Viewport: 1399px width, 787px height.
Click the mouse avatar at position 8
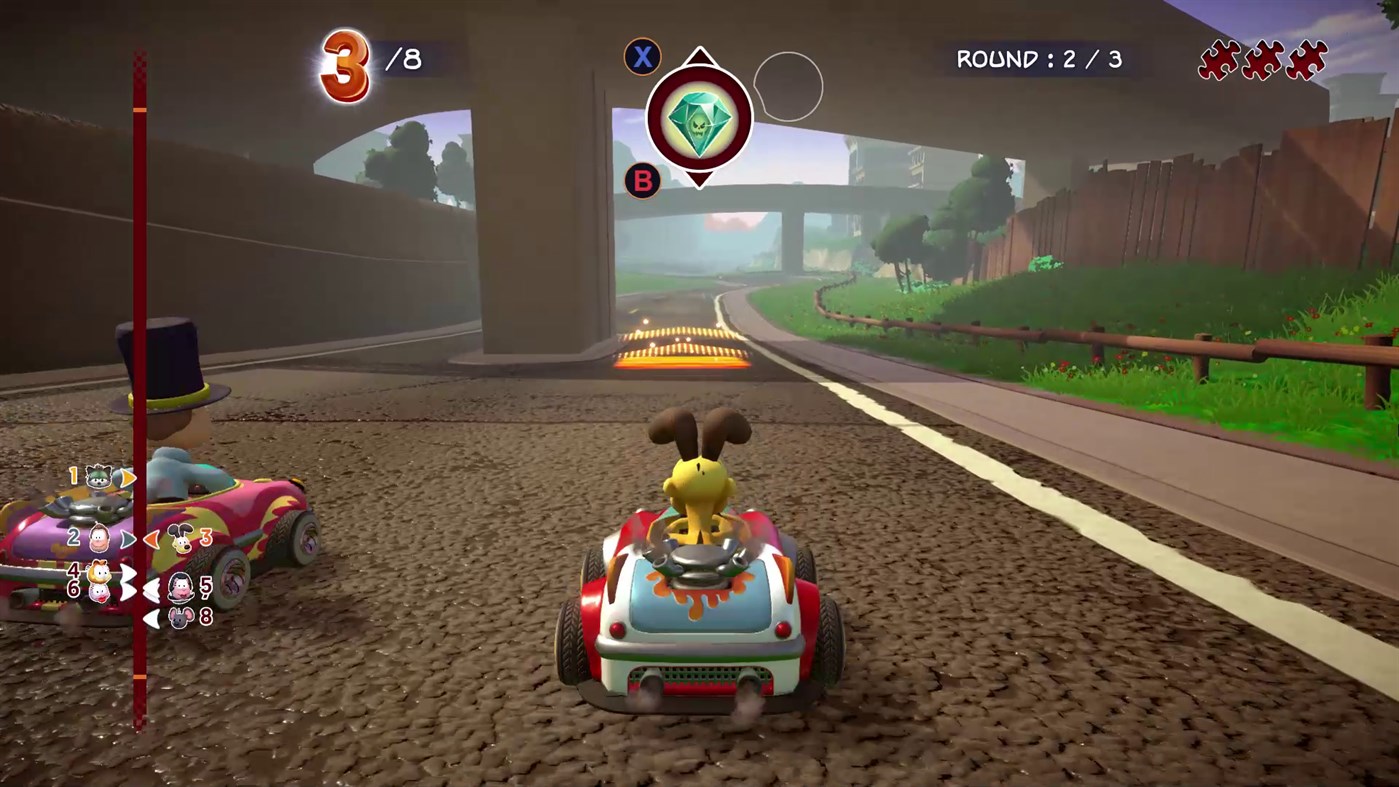[182, 619]
